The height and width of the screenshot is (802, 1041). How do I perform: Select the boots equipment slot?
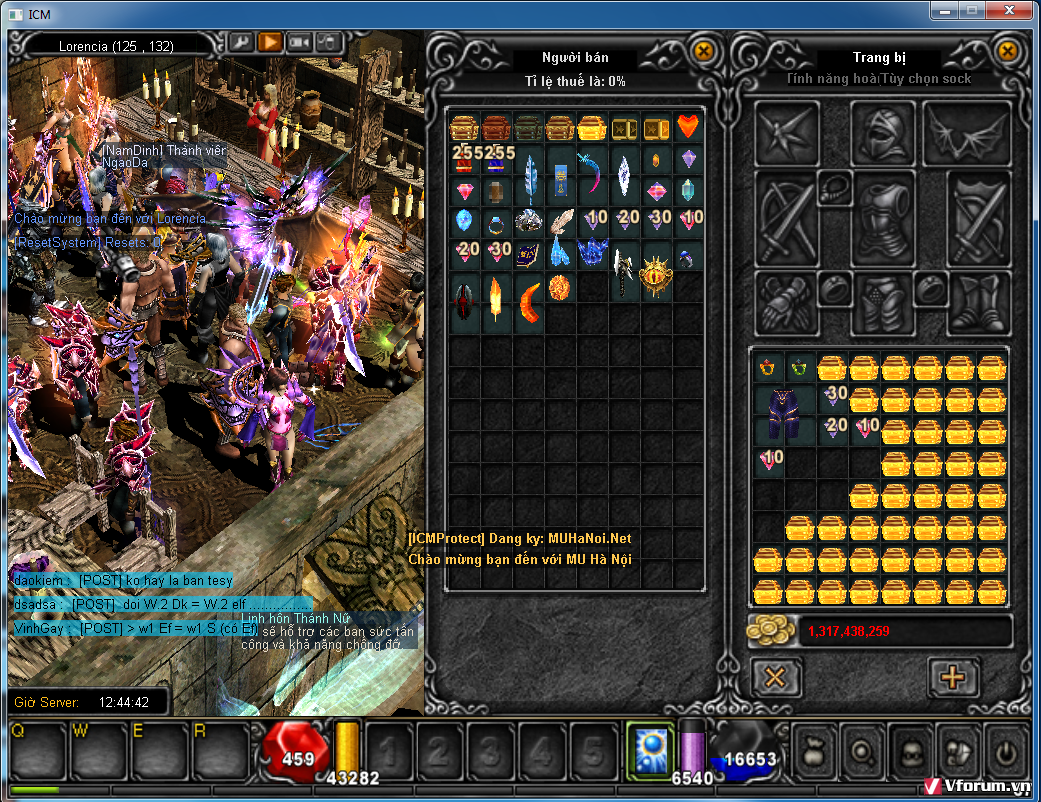click(978, 302)
